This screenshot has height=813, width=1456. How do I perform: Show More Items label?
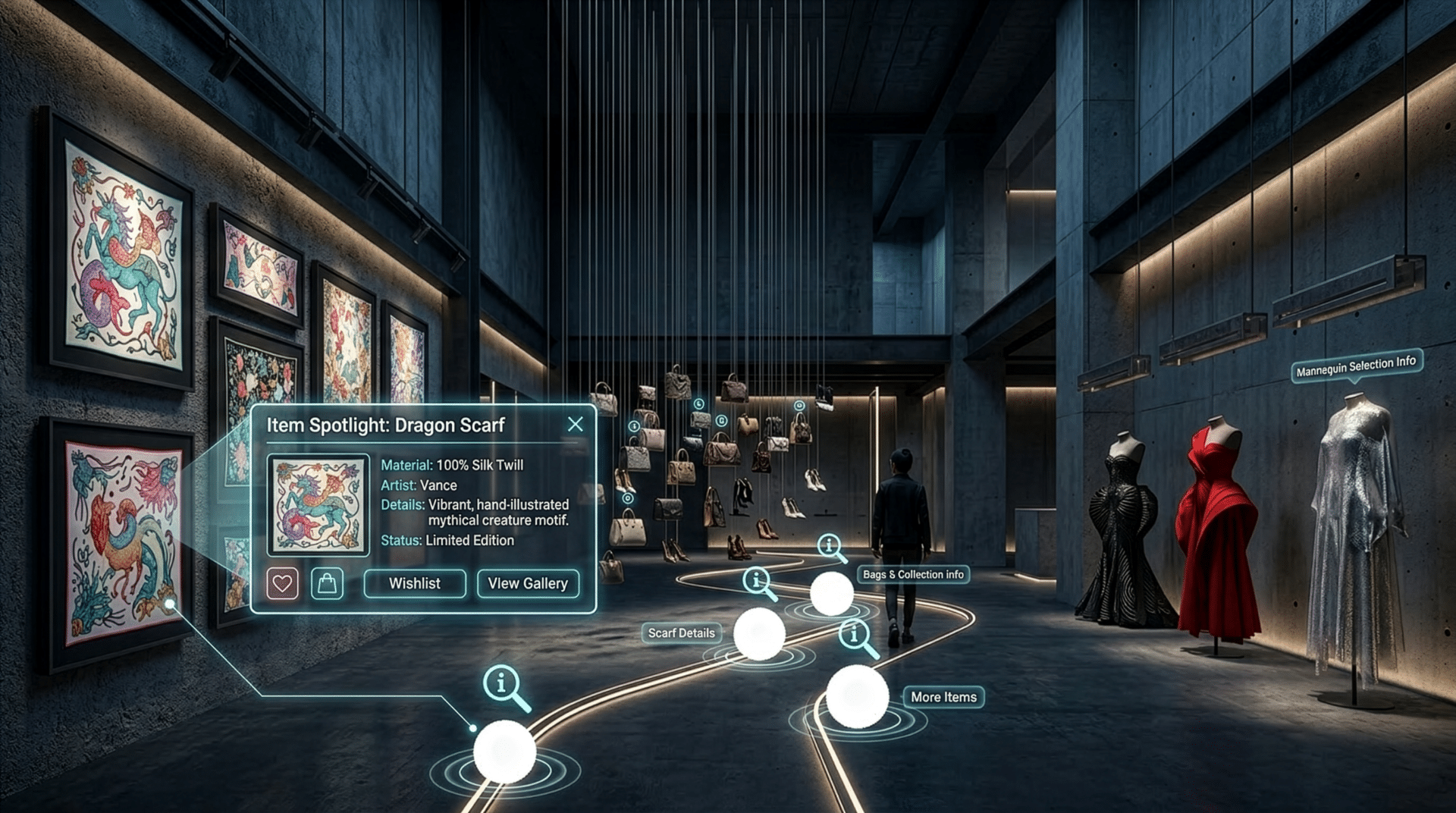943,697
